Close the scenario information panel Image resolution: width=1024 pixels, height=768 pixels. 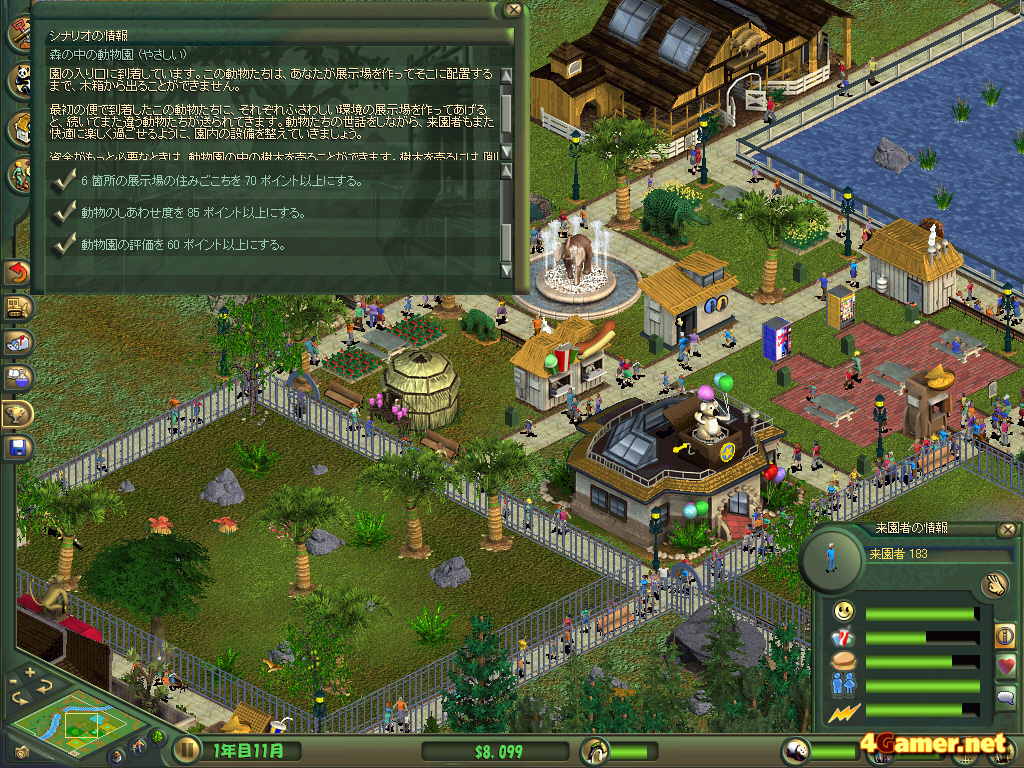(x=513, y=10)
